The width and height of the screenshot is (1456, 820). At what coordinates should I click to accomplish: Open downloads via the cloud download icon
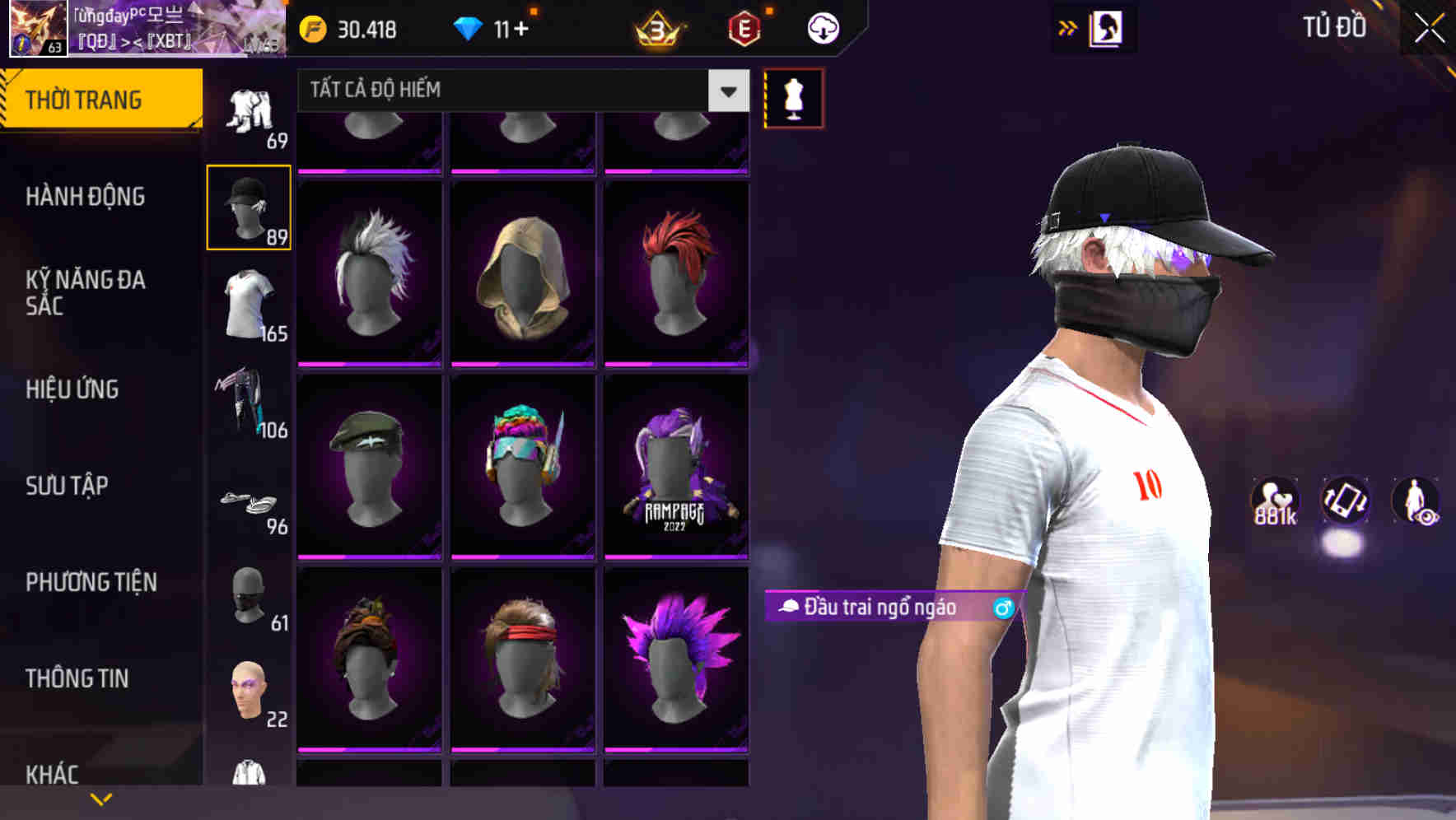[822, 29]
